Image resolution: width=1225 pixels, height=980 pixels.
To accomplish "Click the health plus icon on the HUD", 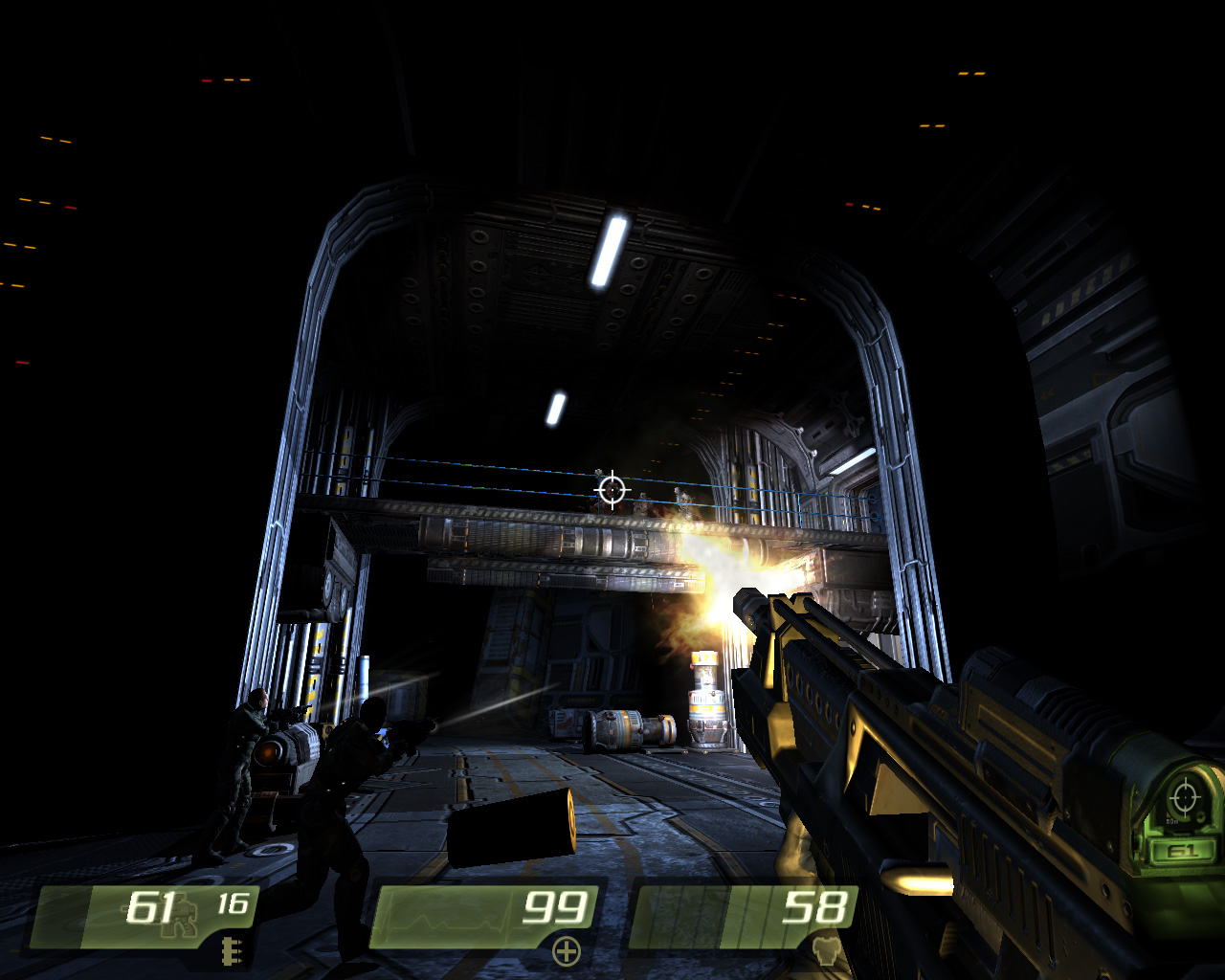I will pos(567,952).
